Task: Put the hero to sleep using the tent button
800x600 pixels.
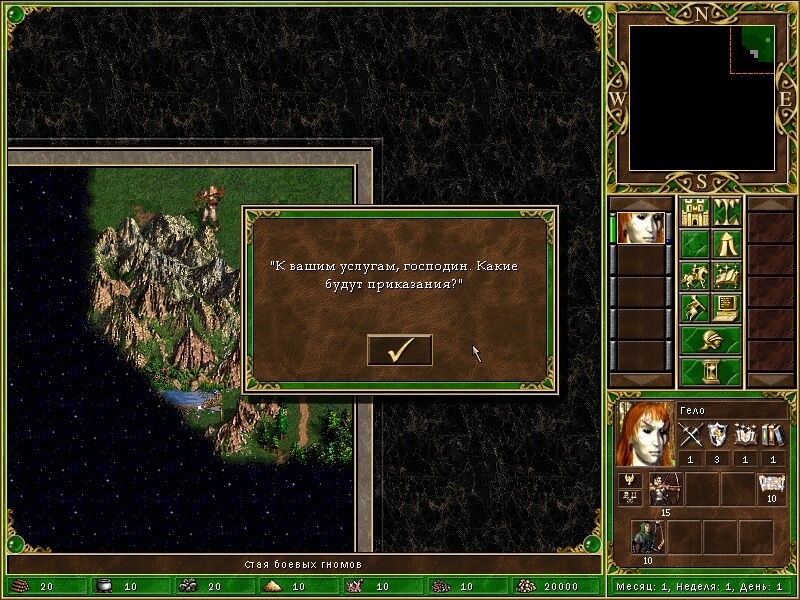Action: coord(726,244)
